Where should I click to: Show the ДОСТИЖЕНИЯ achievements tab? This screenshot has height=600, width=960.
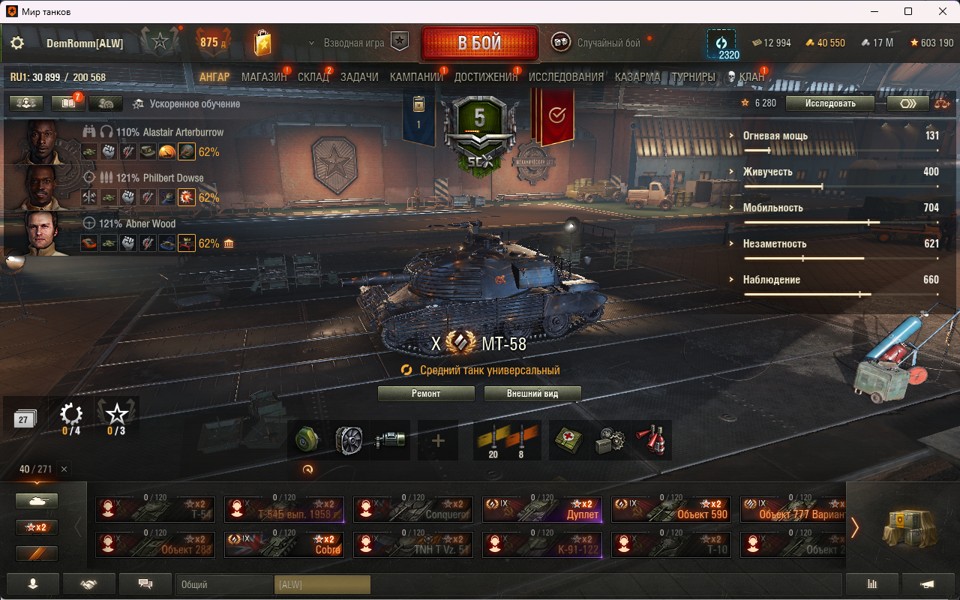pos(486,77)
